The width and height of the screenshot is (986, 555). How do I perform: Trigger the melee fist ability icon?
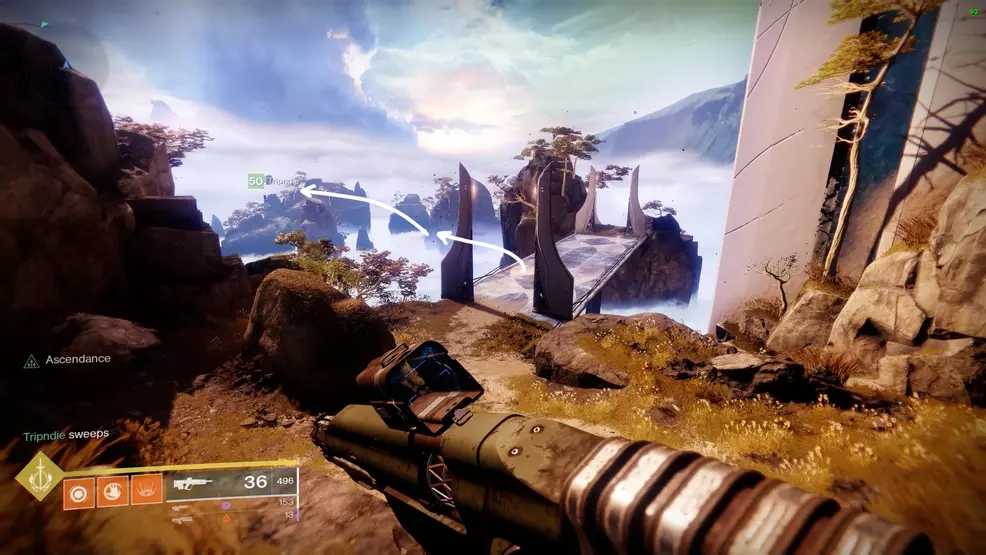point(112,491)
